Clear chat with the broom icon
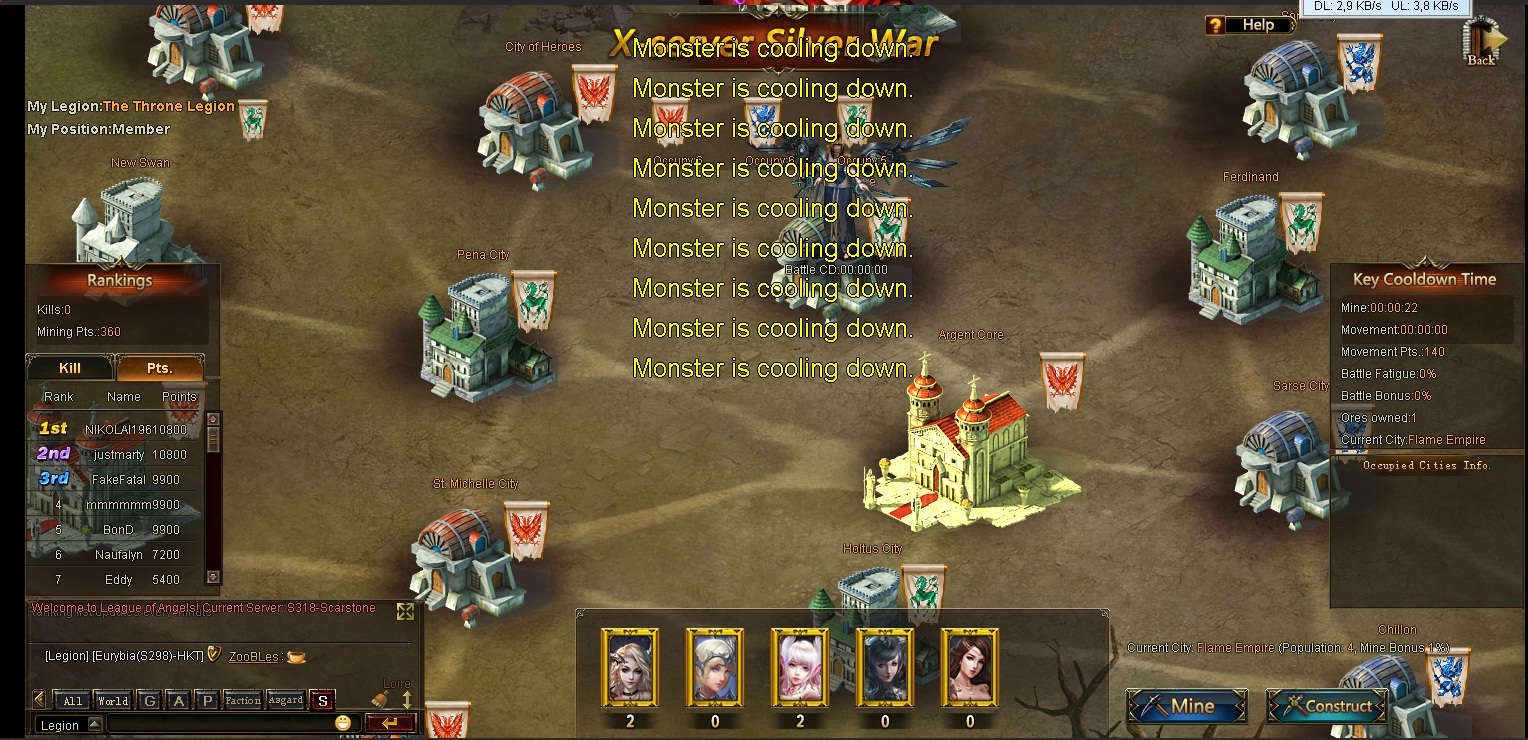 point(380,700)
